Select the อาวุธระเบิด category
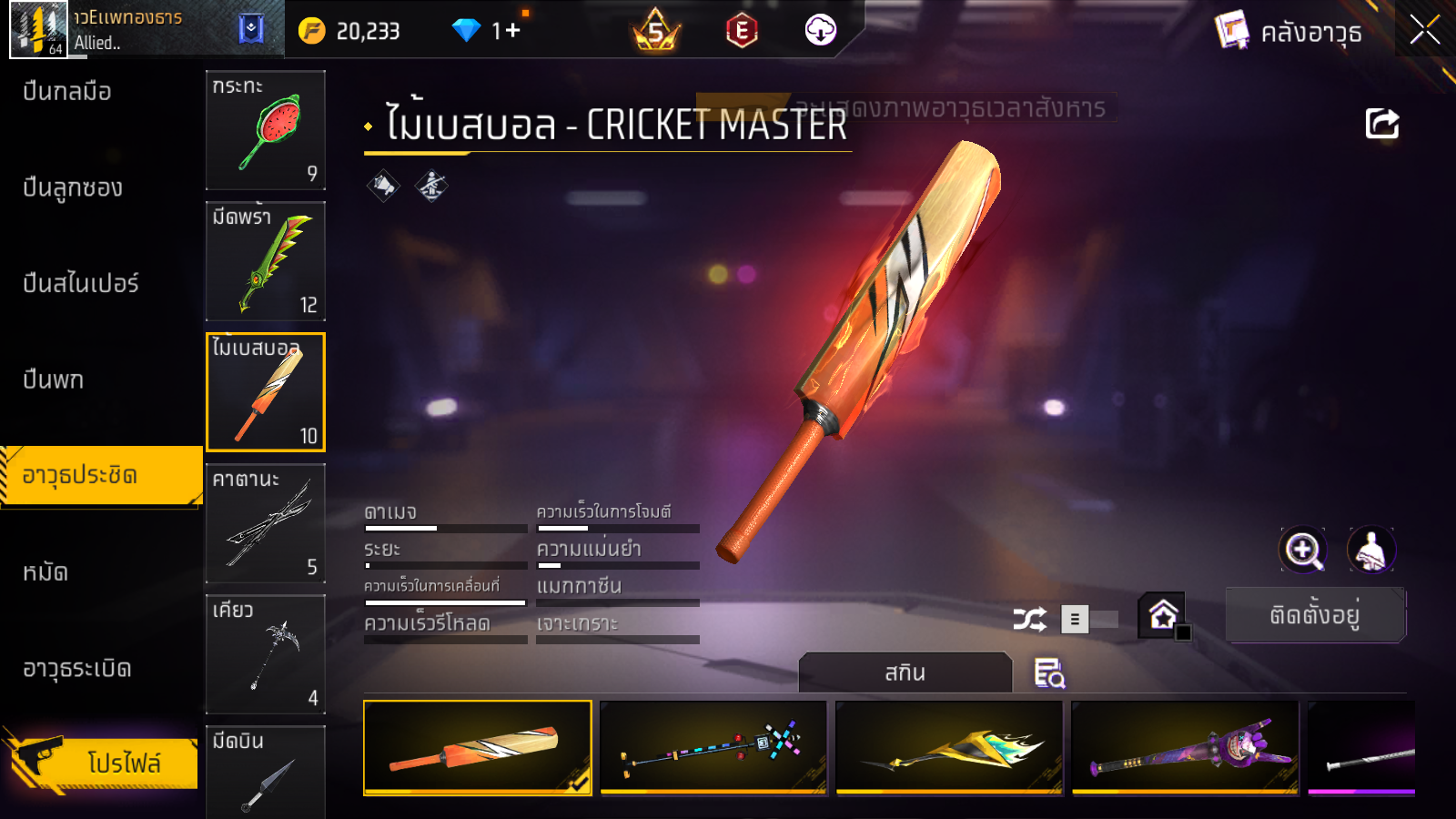This screenshot has height=819, width=1456. 77,669
